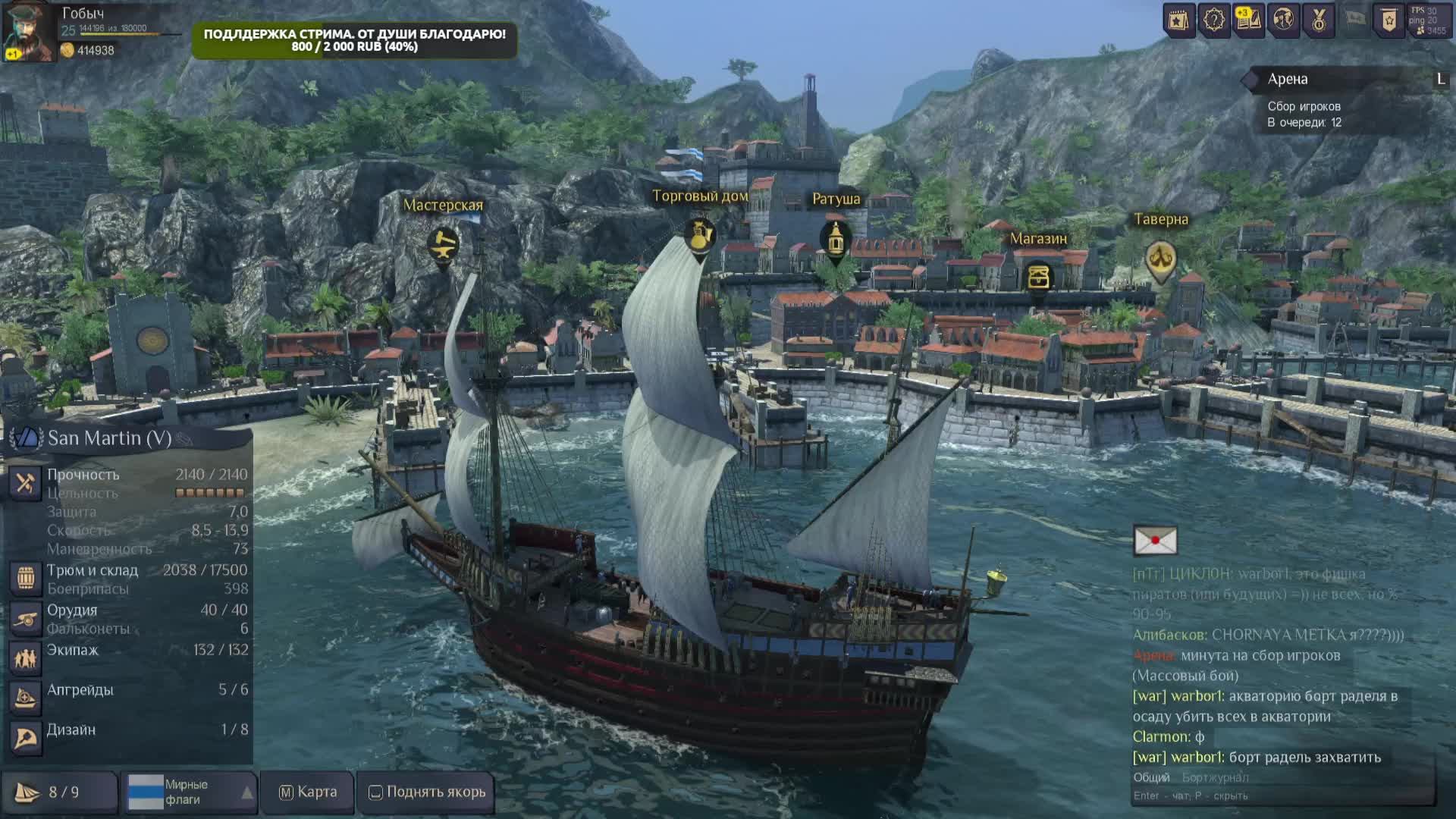Open the calendar events icon with star
The width and height of the screenshot is (1456, 819).
coord(1178,20)
